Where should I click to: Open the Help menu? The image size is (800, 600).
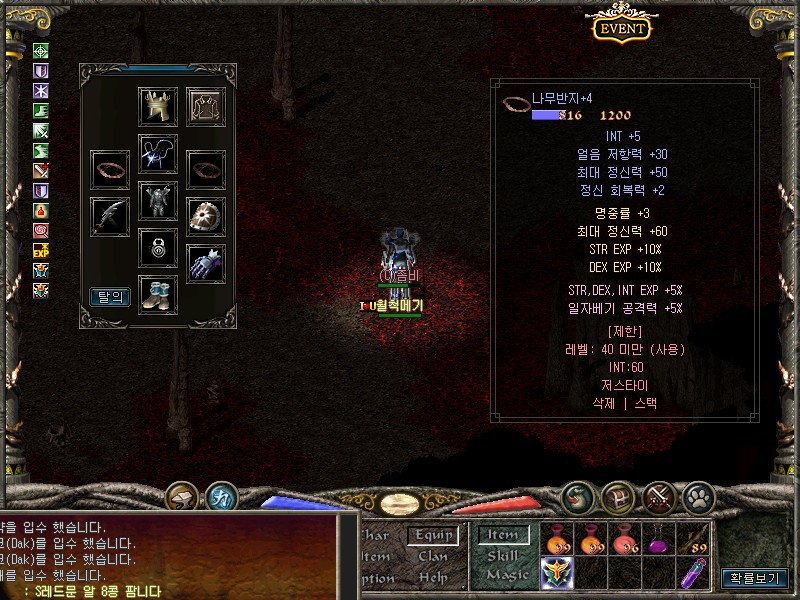433,577
